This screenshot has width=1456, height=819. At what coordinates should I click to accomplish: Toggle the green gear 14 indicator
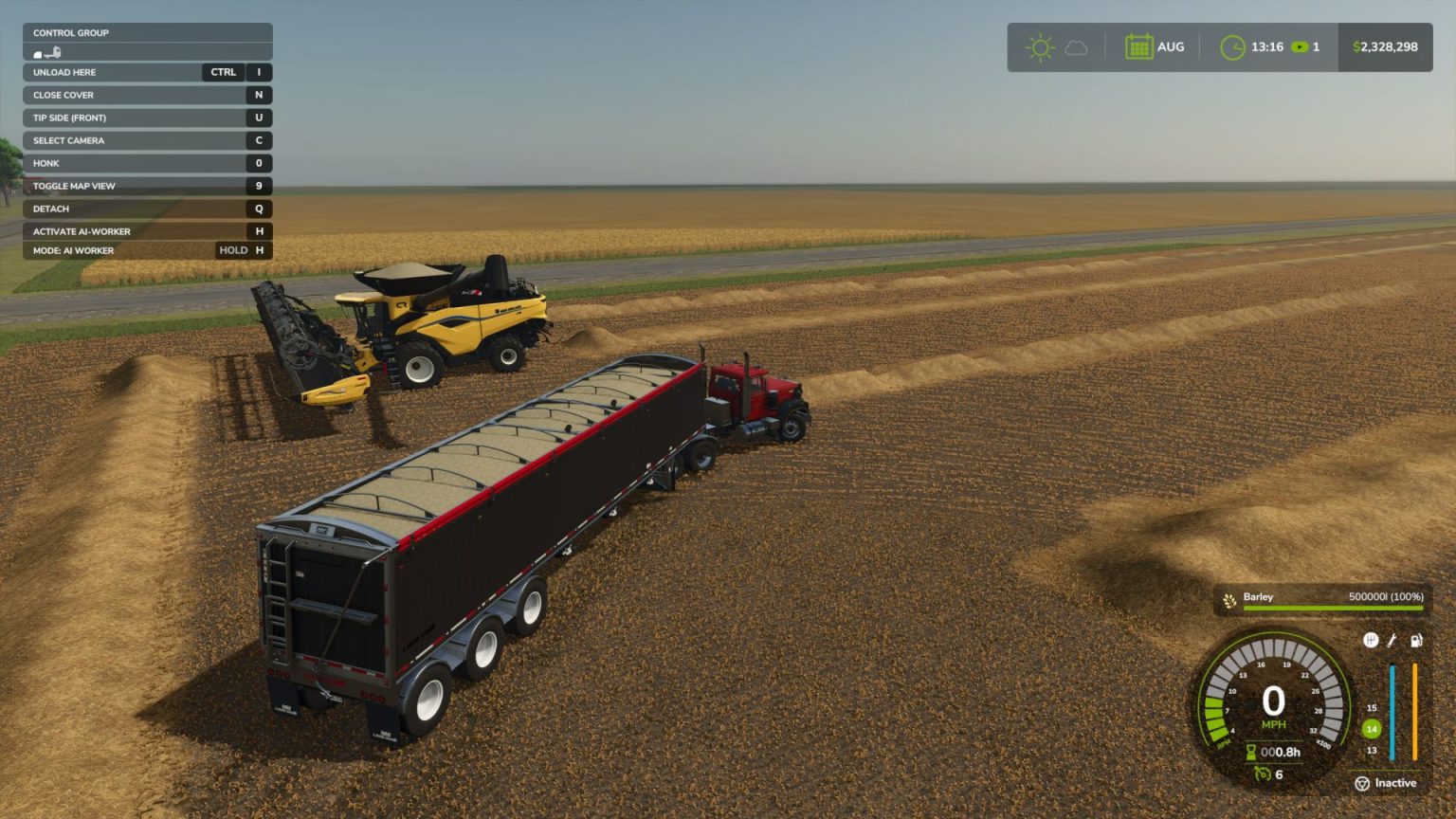click(1371, 729)
